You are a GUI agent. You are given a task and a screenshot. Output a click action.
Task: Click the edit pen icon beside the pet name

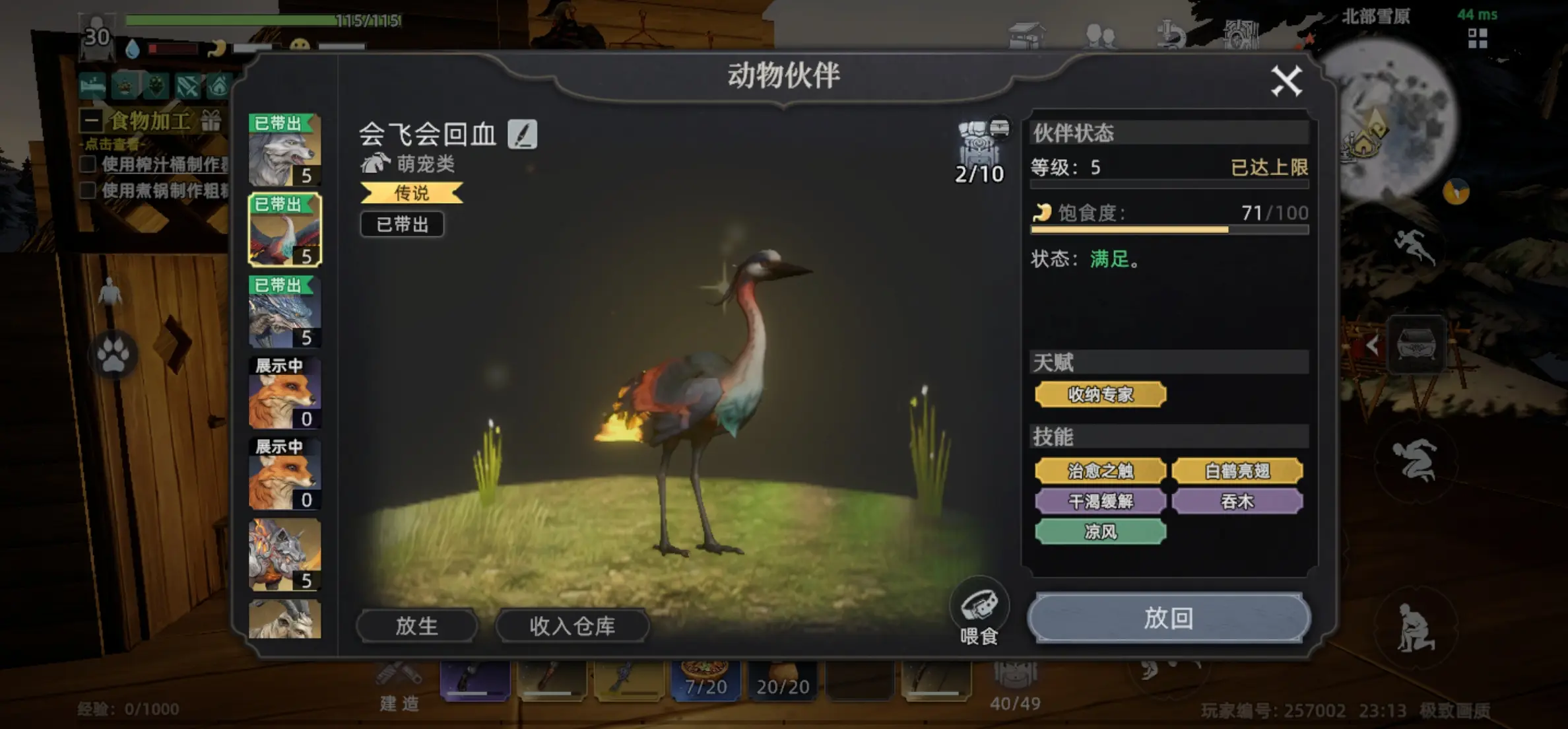point(521,134)
